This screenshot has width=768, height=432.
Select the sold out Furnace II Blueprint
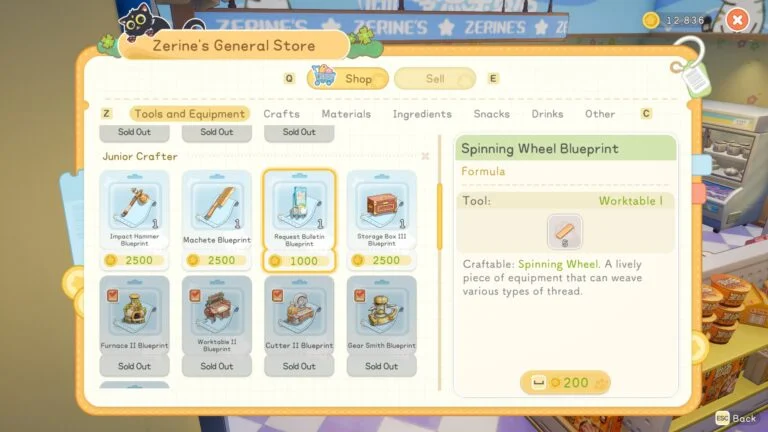[x=134, y=315]
